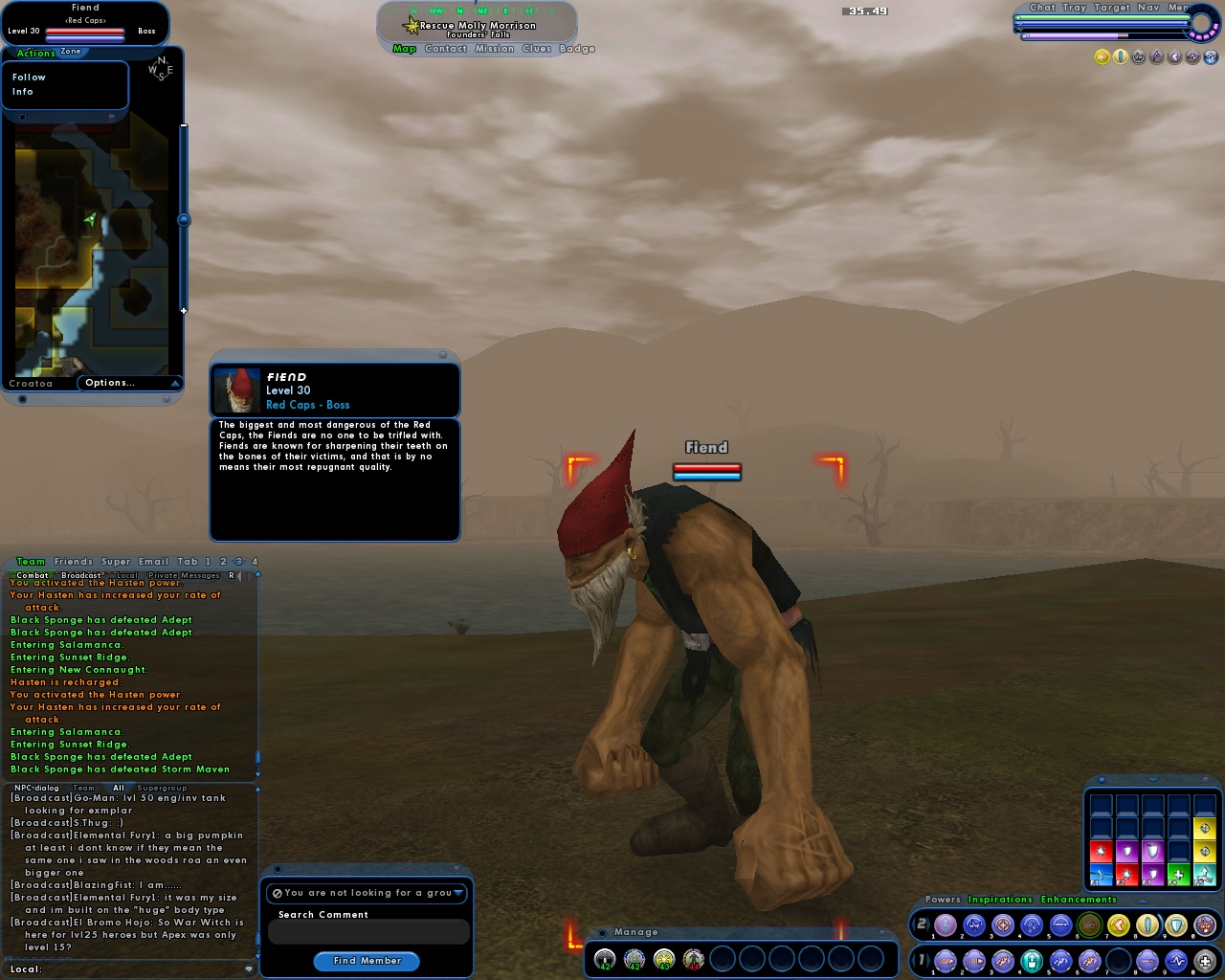
Task: Click the first inspiration in the Manage window
Action: (x=604, y=958)
